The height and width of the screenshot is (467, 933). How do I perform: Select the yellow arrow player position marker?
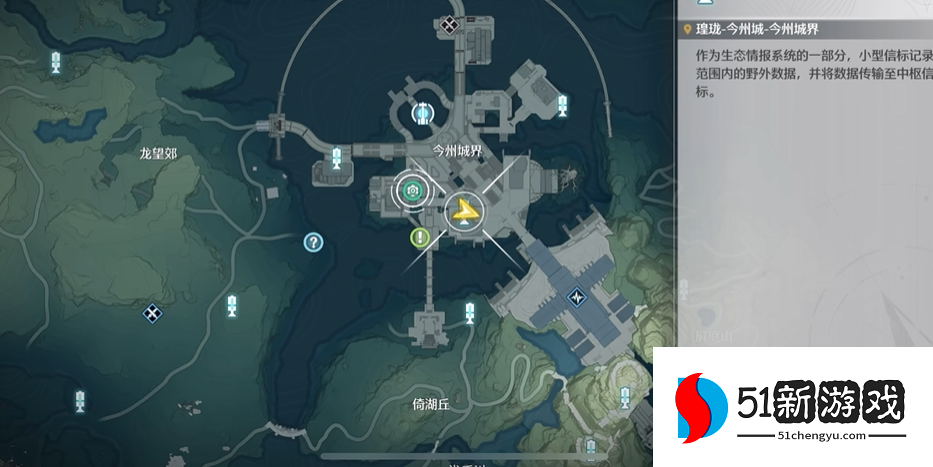tap(464, 211)
